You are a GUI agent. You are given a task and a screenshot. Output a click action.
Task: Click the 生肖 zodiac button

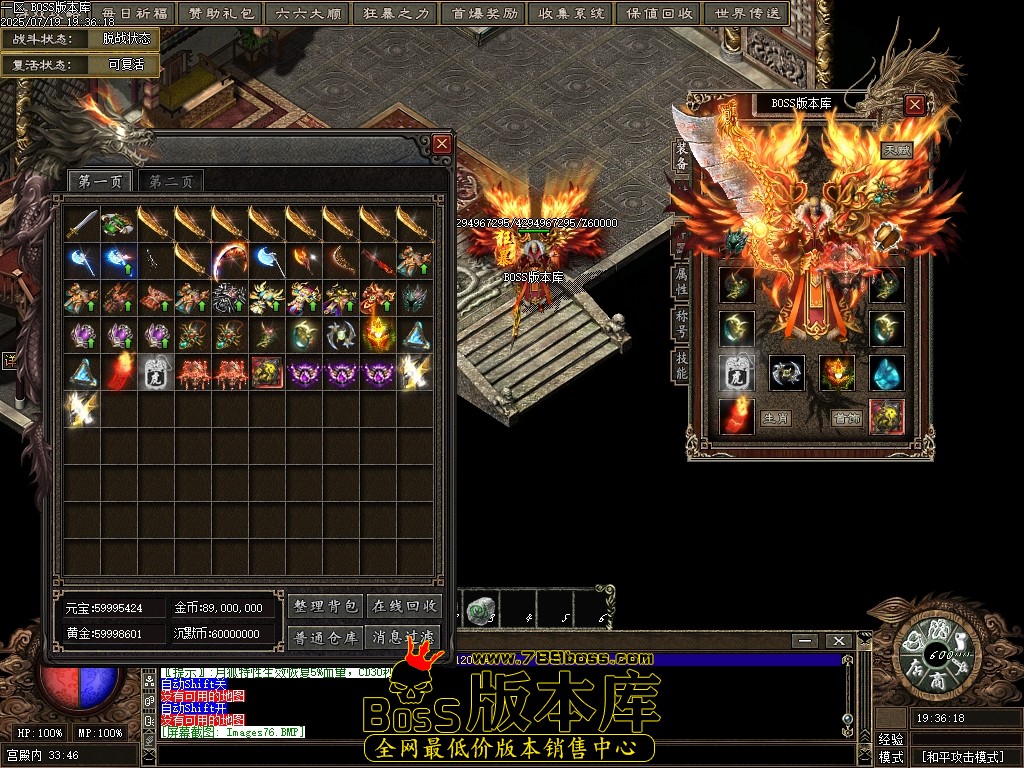coord(776,418)
